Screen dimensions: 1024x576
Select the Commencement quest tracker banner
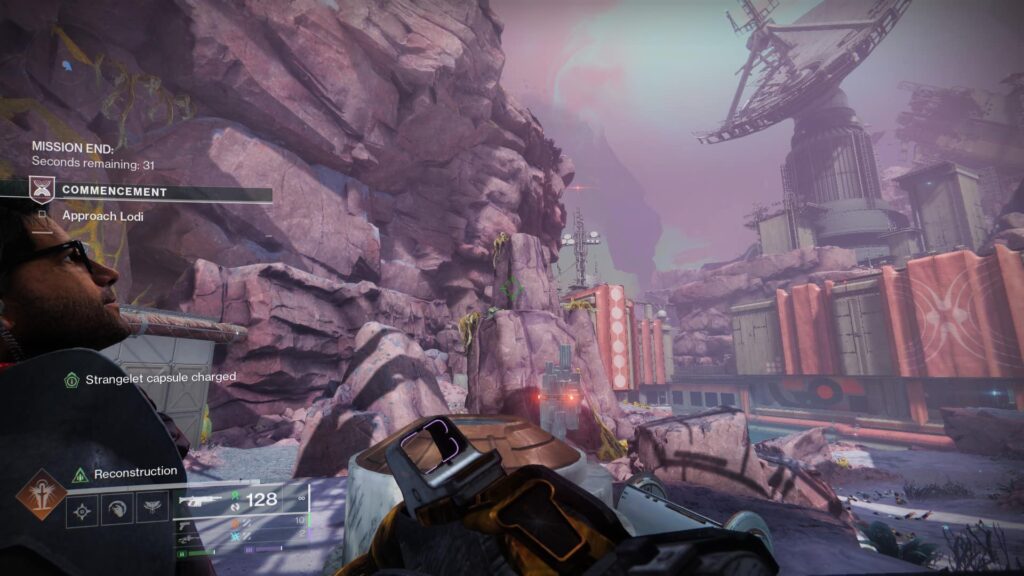[150, 190]
